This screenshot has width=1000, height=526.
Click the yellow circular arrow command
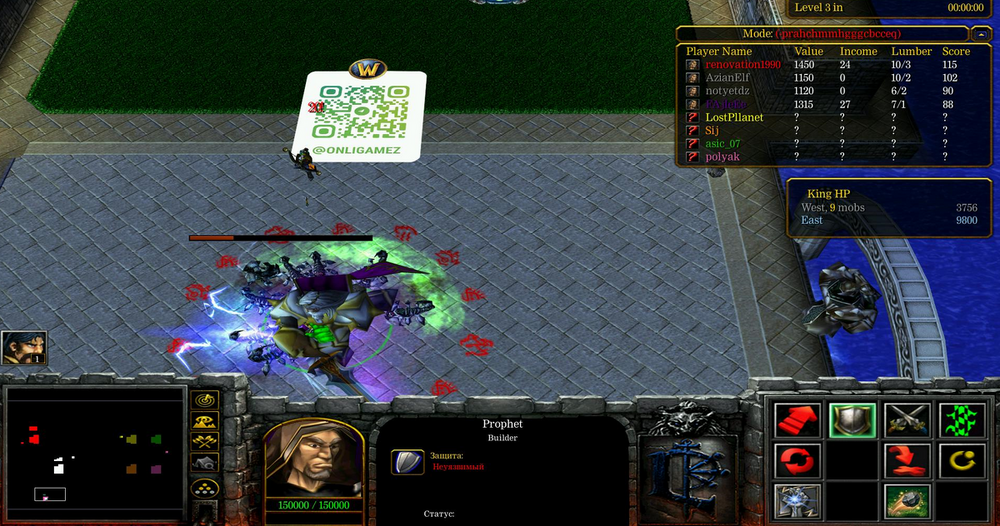962,461
